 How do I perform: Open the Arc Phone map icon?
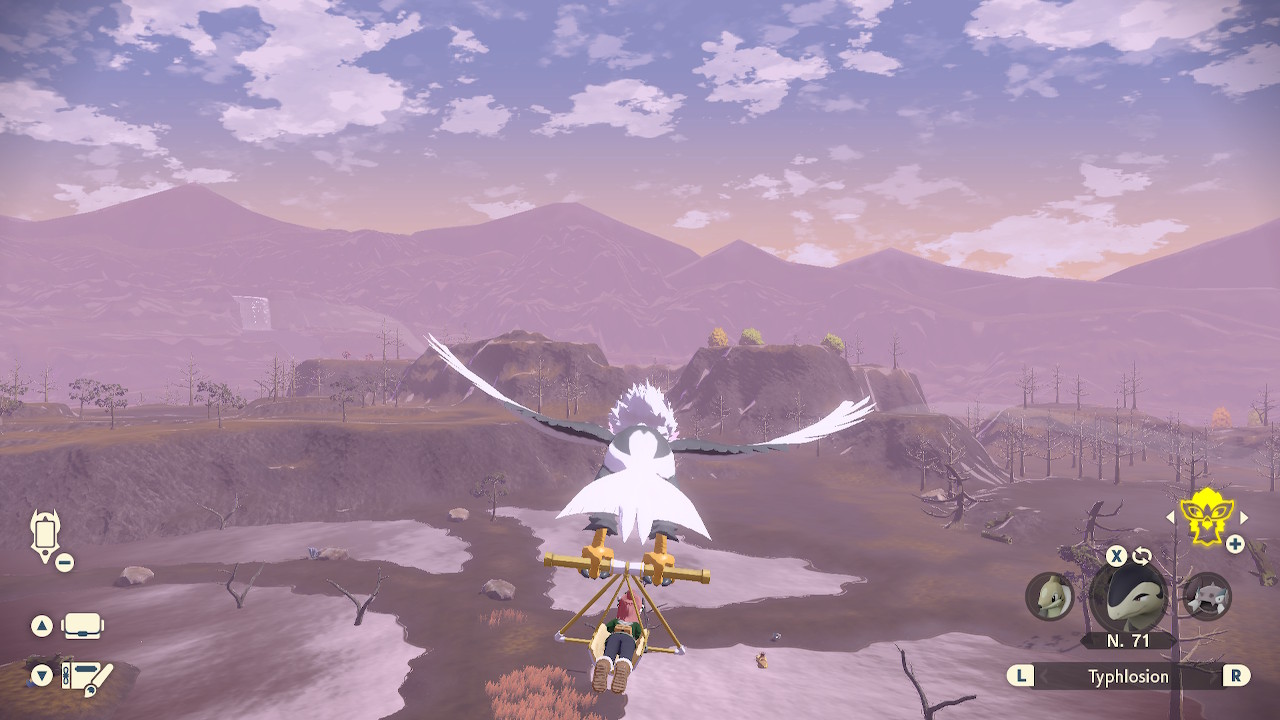click(x=46, y=535)
